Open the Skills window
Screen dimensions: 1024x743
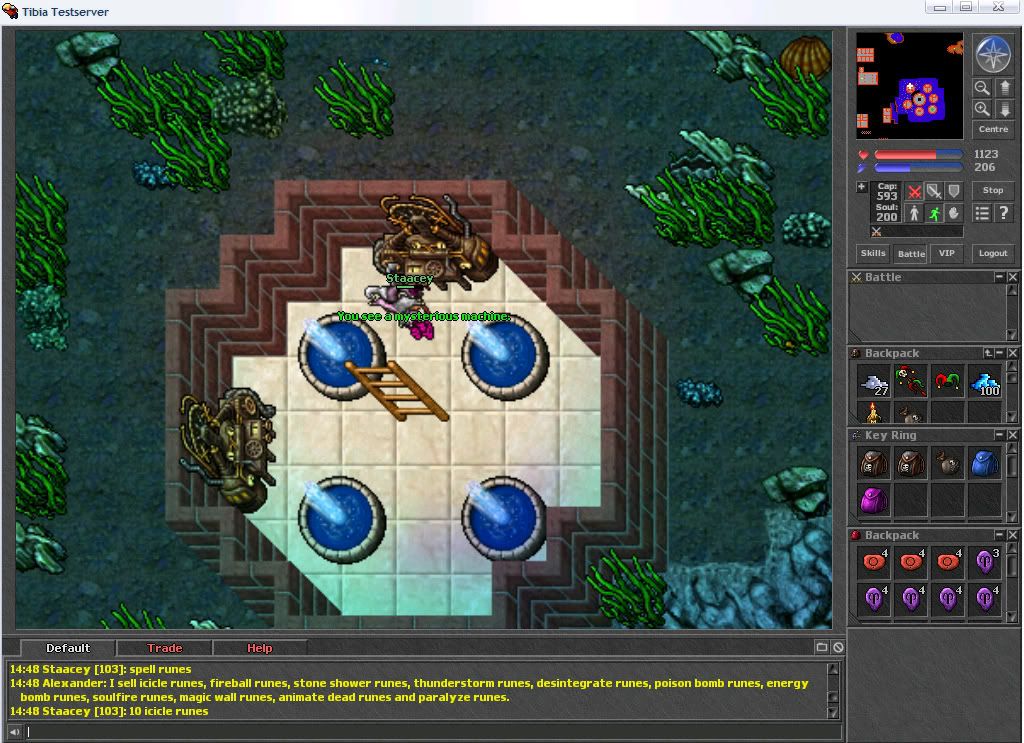click(x=873, y=253)
